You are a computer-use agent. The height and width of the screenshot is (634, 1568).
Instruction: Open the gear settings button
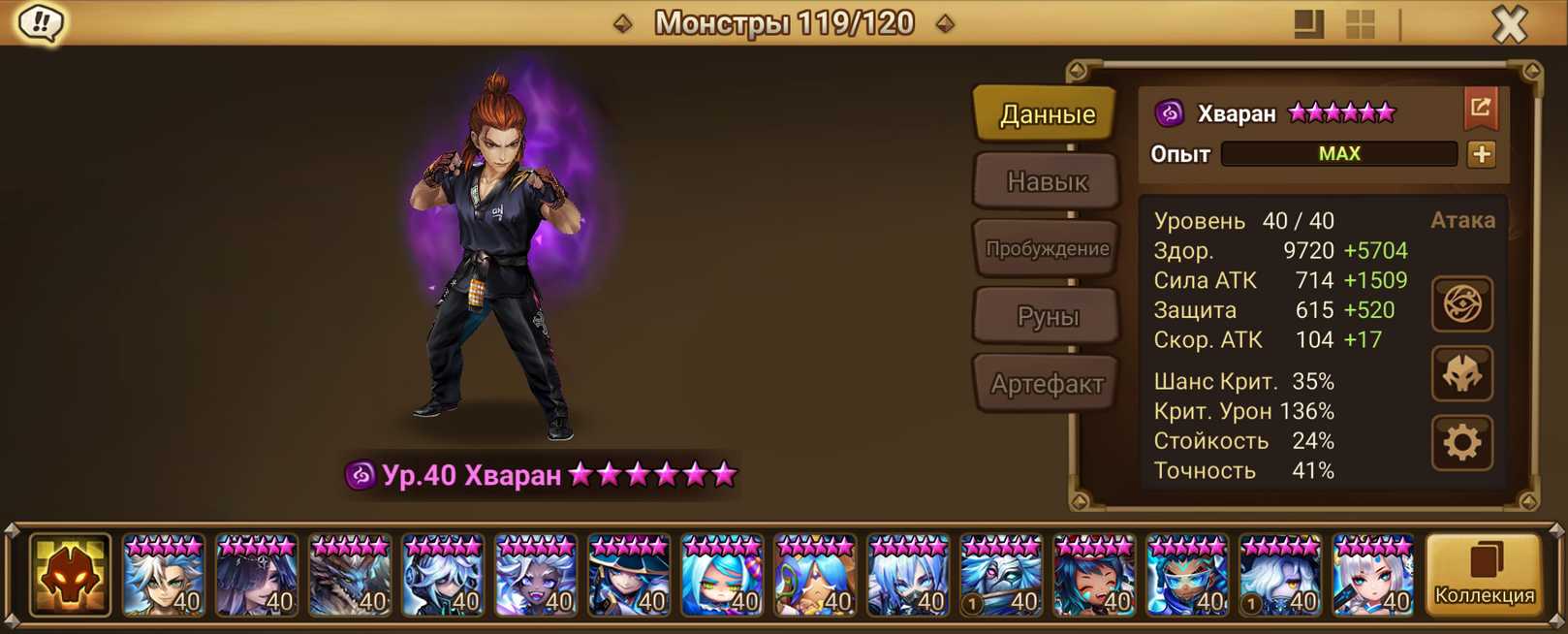coord(1461,443)
